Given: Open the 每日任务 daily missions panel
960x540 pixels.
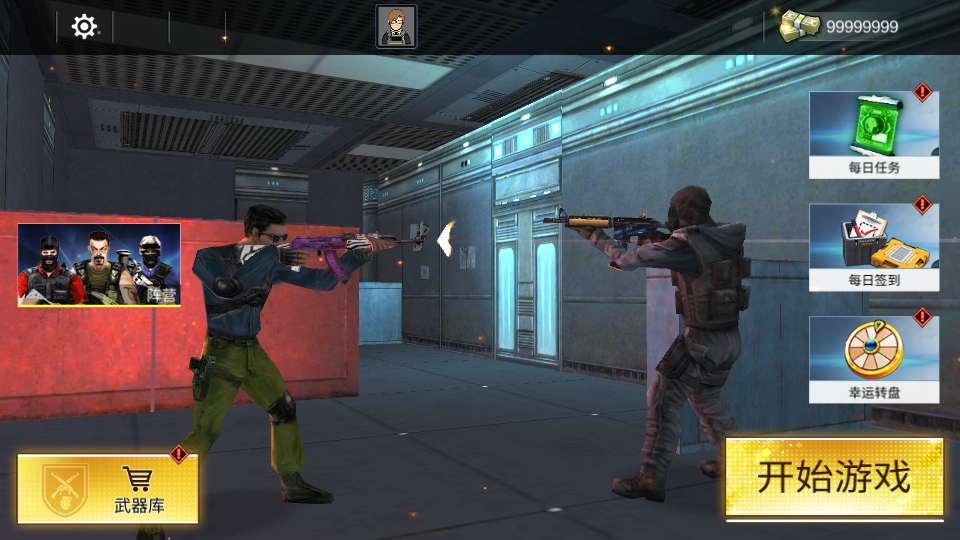Looking at the screenshot, I should point(873,135).
